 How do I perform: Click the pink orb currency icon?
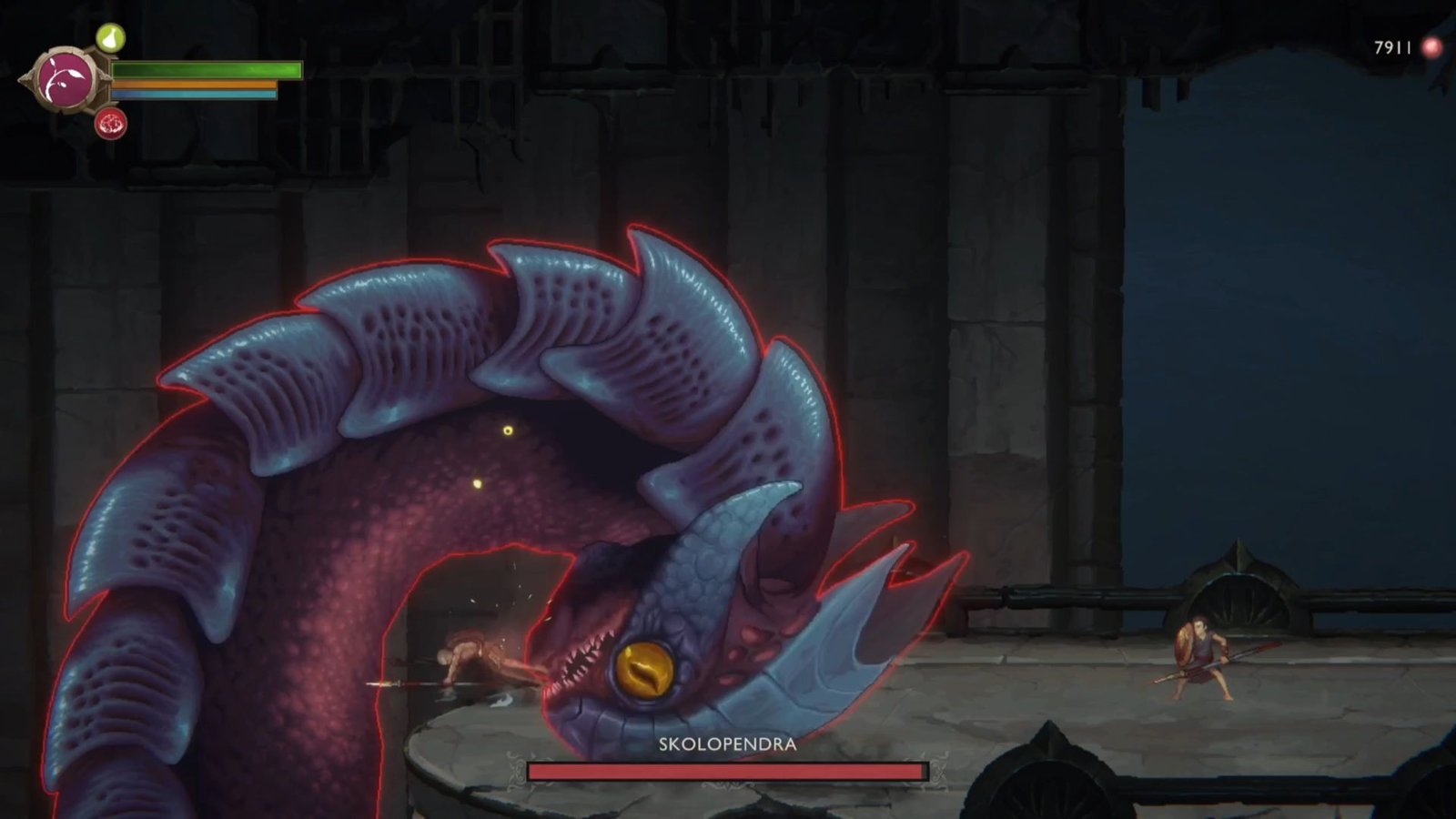[x=1432, y=47]
